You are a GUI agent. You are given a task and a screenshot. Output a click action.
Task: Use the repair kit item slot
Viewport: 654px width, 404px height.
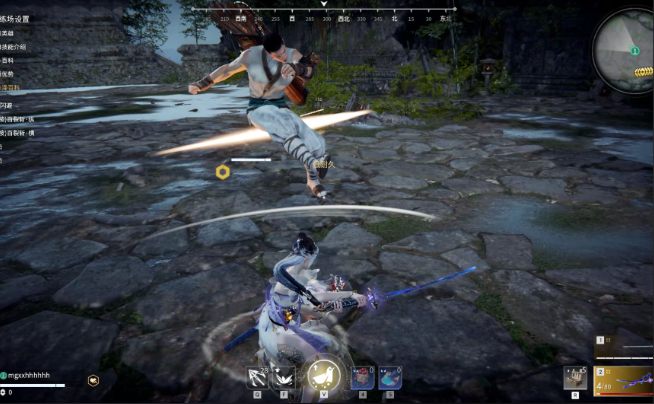575,377
